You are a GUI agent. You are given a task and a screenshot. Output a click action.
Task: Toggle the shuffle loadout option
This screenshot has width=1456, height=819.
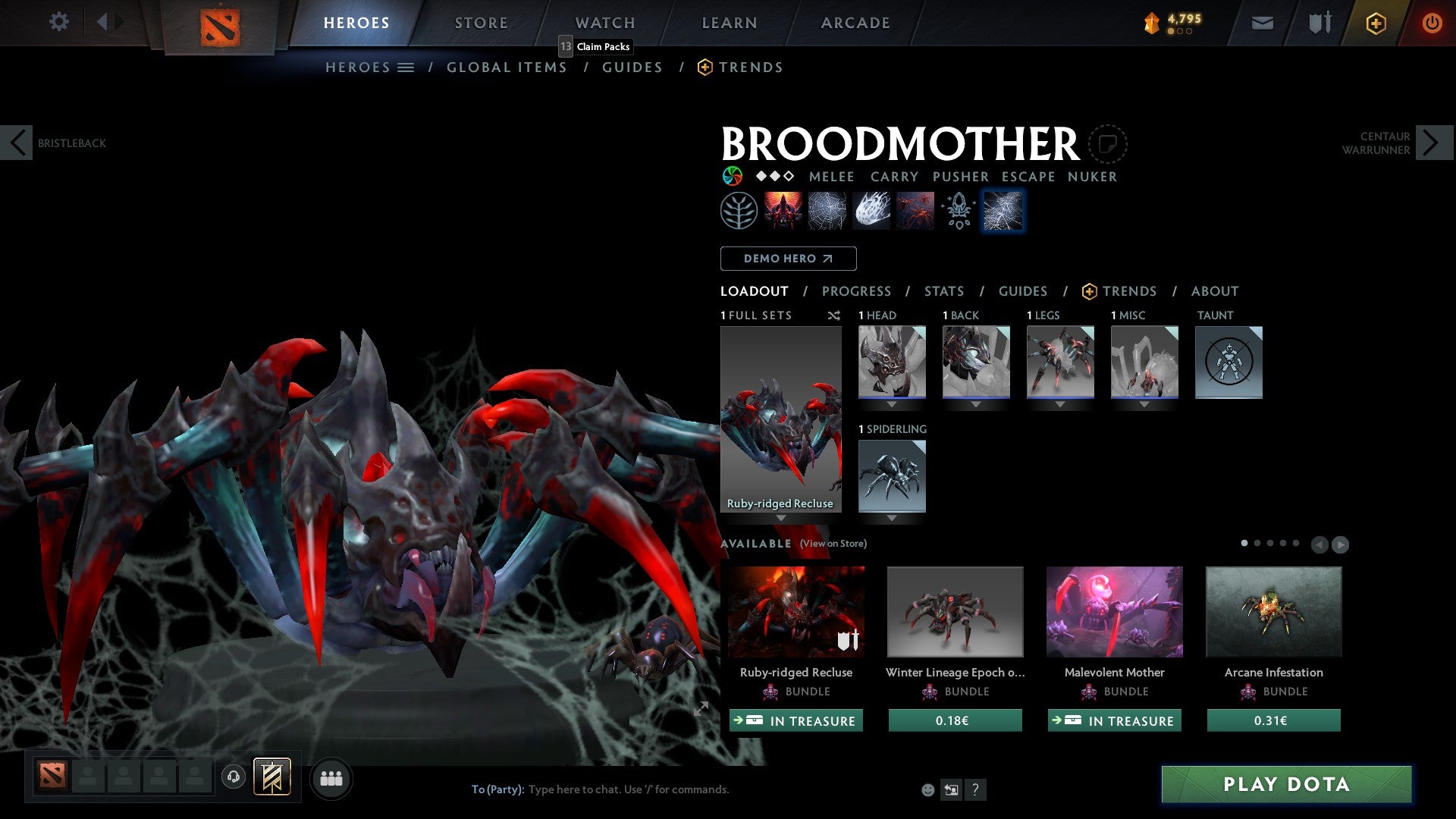click(834, 315)
